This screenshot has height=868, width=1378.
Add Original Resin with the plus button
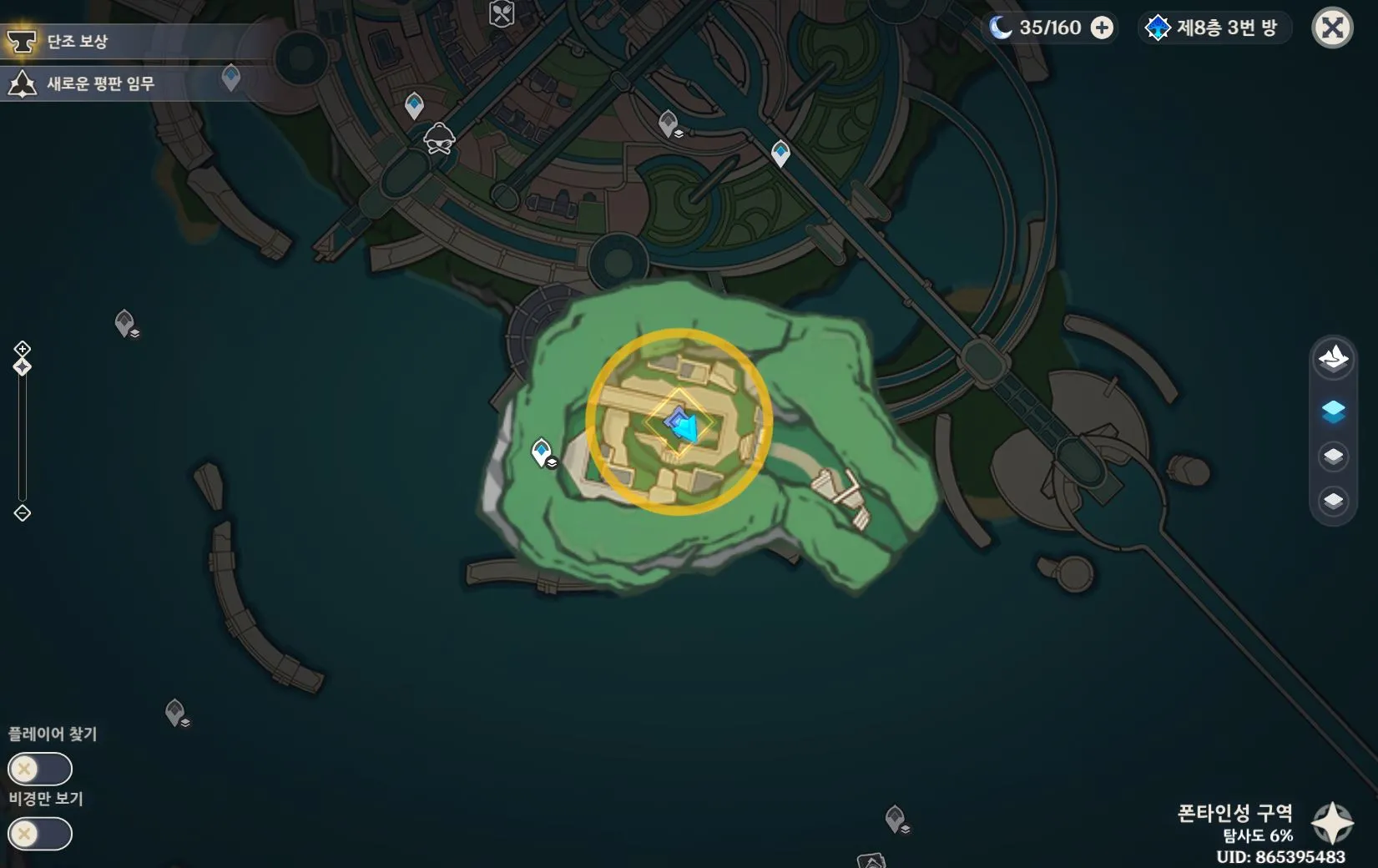[1102, 28]
